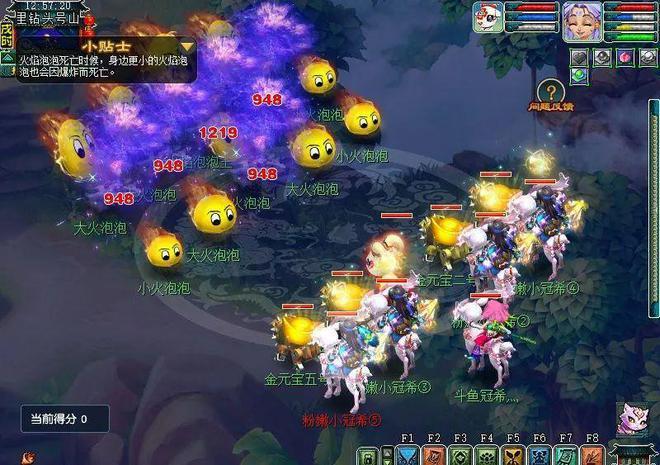Activate the F6 blue skill icon
660x465 pixels.
coord(540,456)
